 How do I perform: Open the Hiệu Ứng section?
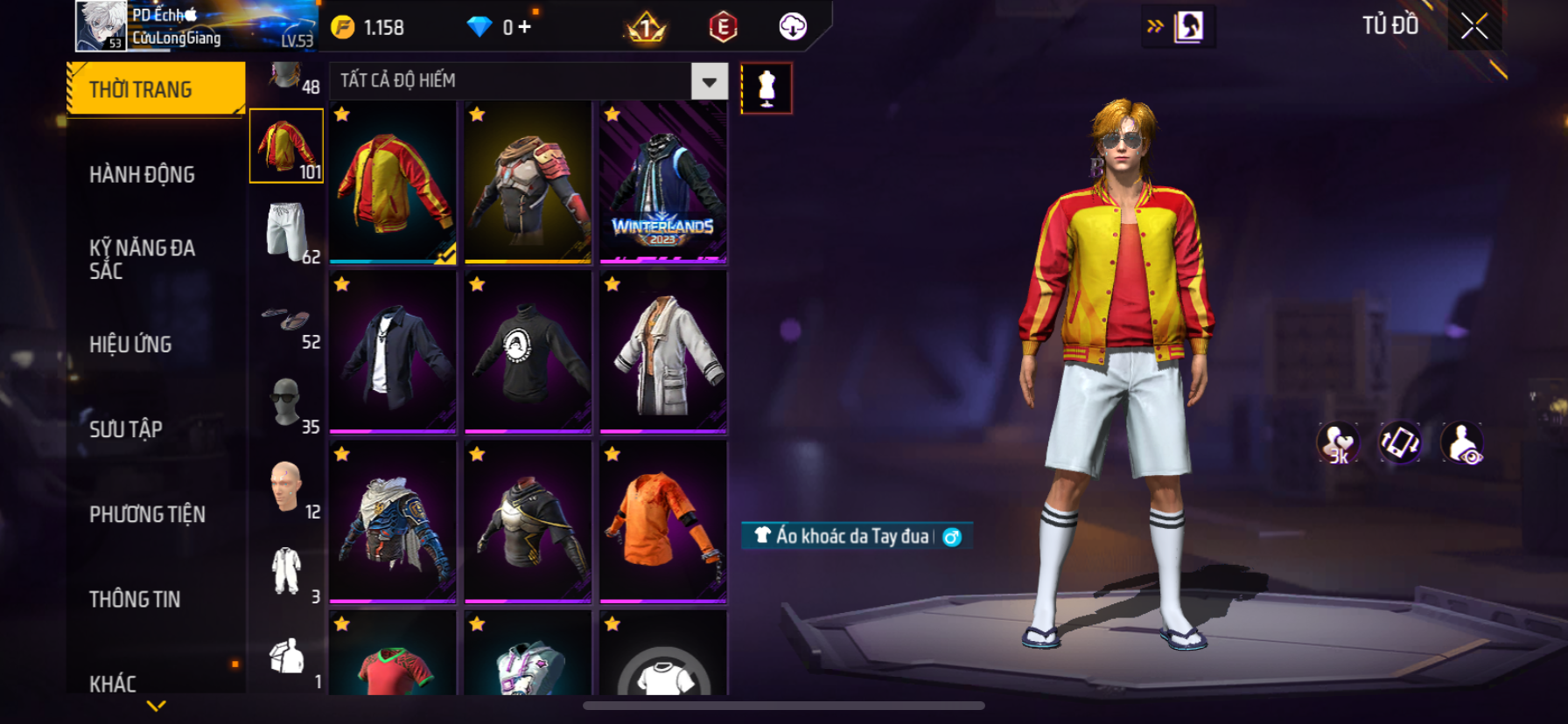[130, 345]
